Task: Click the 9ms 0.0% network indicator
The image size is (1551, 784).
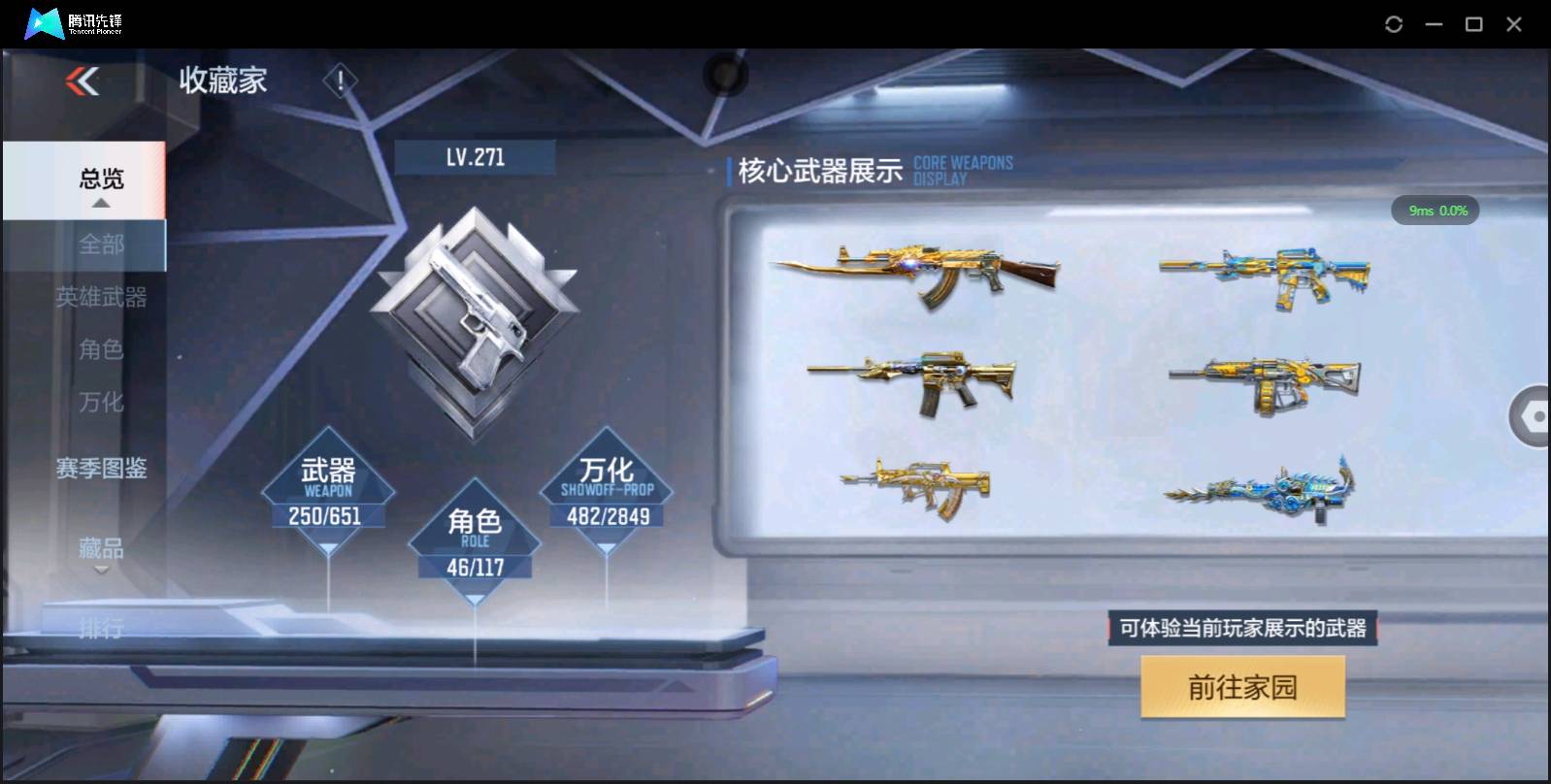Action: point(1436,210)
